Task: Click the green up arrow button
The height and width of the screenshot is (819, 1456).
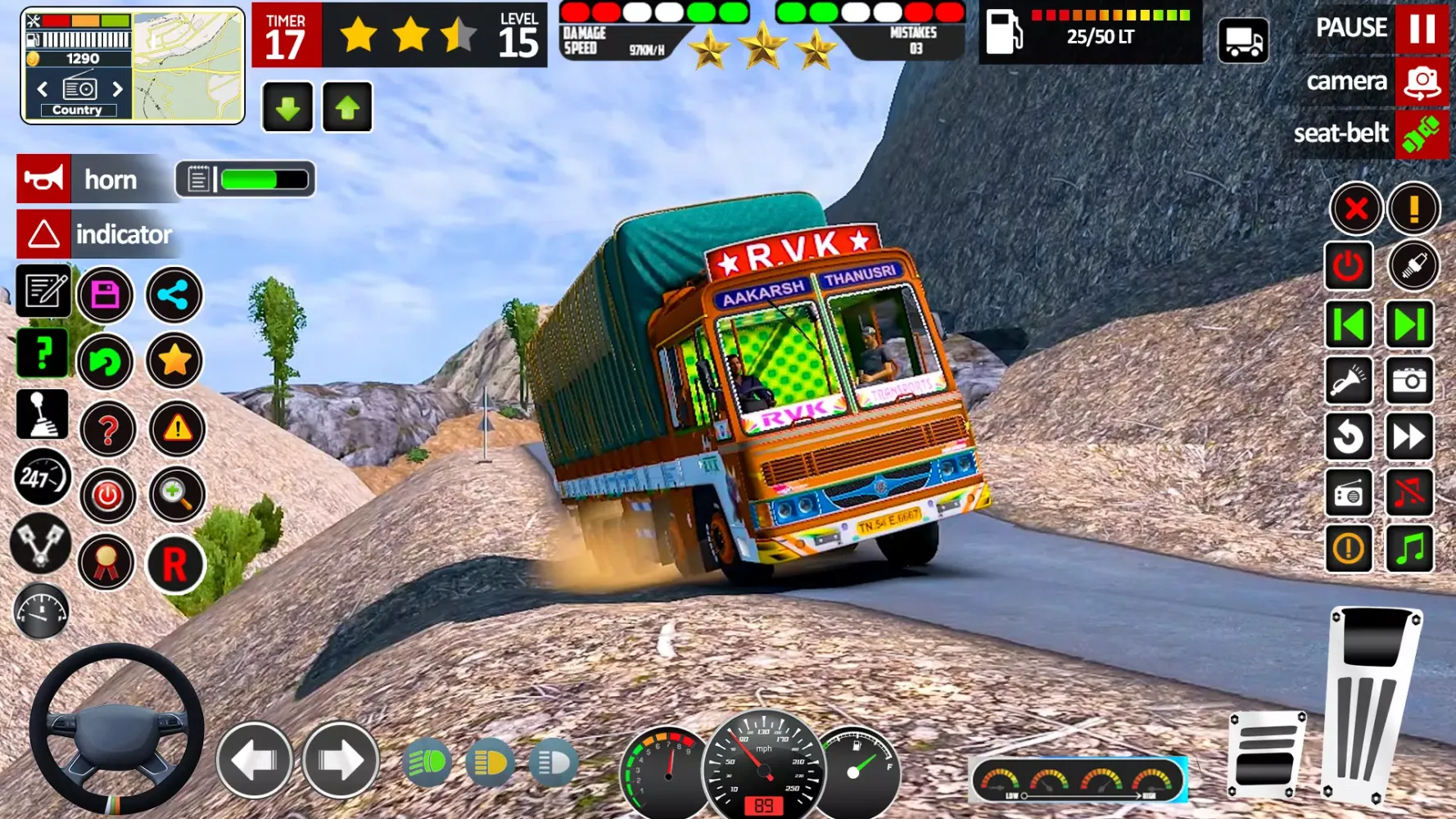Action: tap(347, 107)
